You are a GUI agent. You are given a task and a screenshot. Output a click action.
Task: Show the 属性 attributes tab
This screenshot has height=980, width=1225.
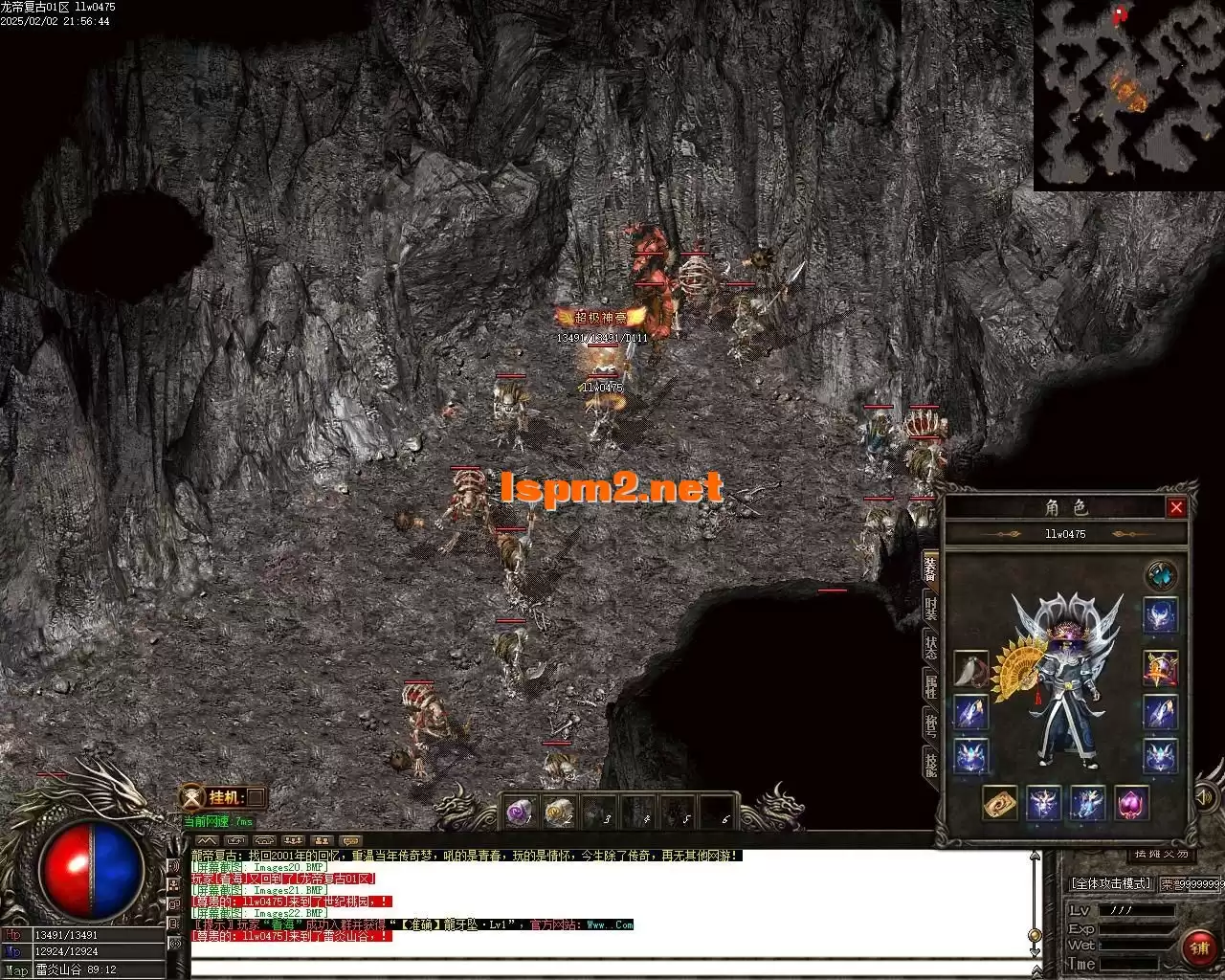(x=930, y=684)
